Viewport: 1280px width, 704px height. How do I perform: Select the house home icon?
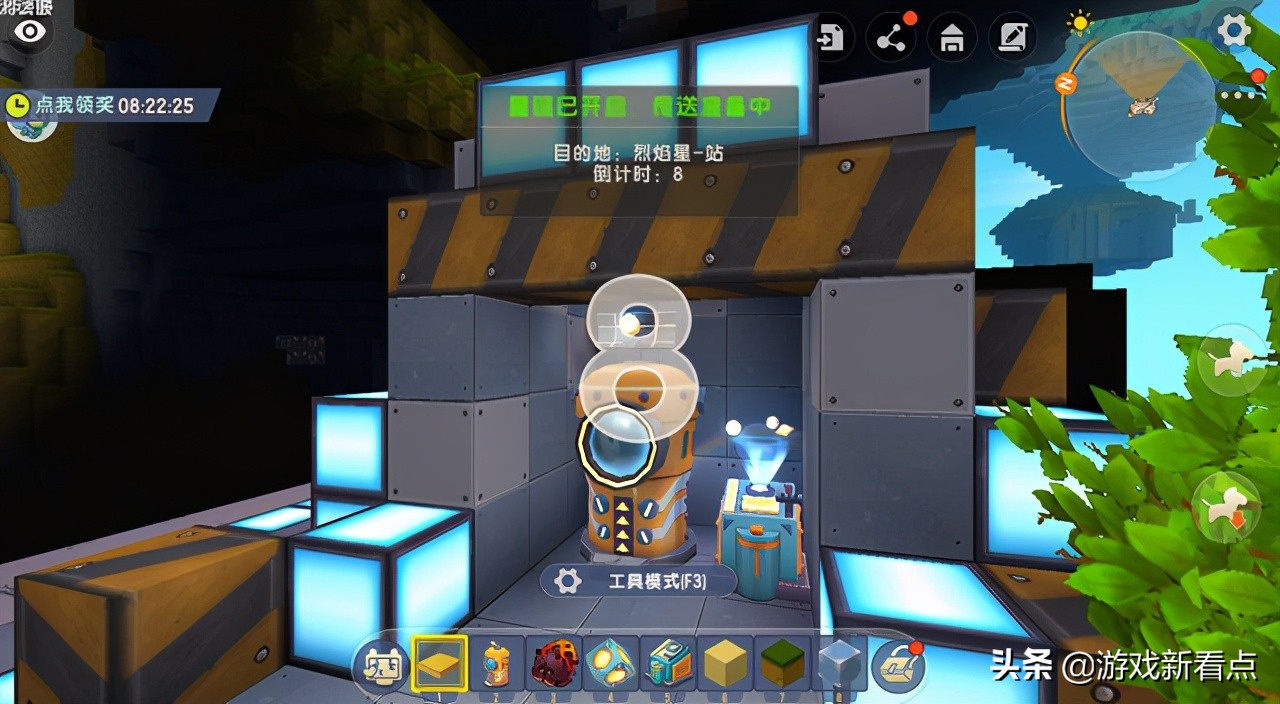pos(952,39)
